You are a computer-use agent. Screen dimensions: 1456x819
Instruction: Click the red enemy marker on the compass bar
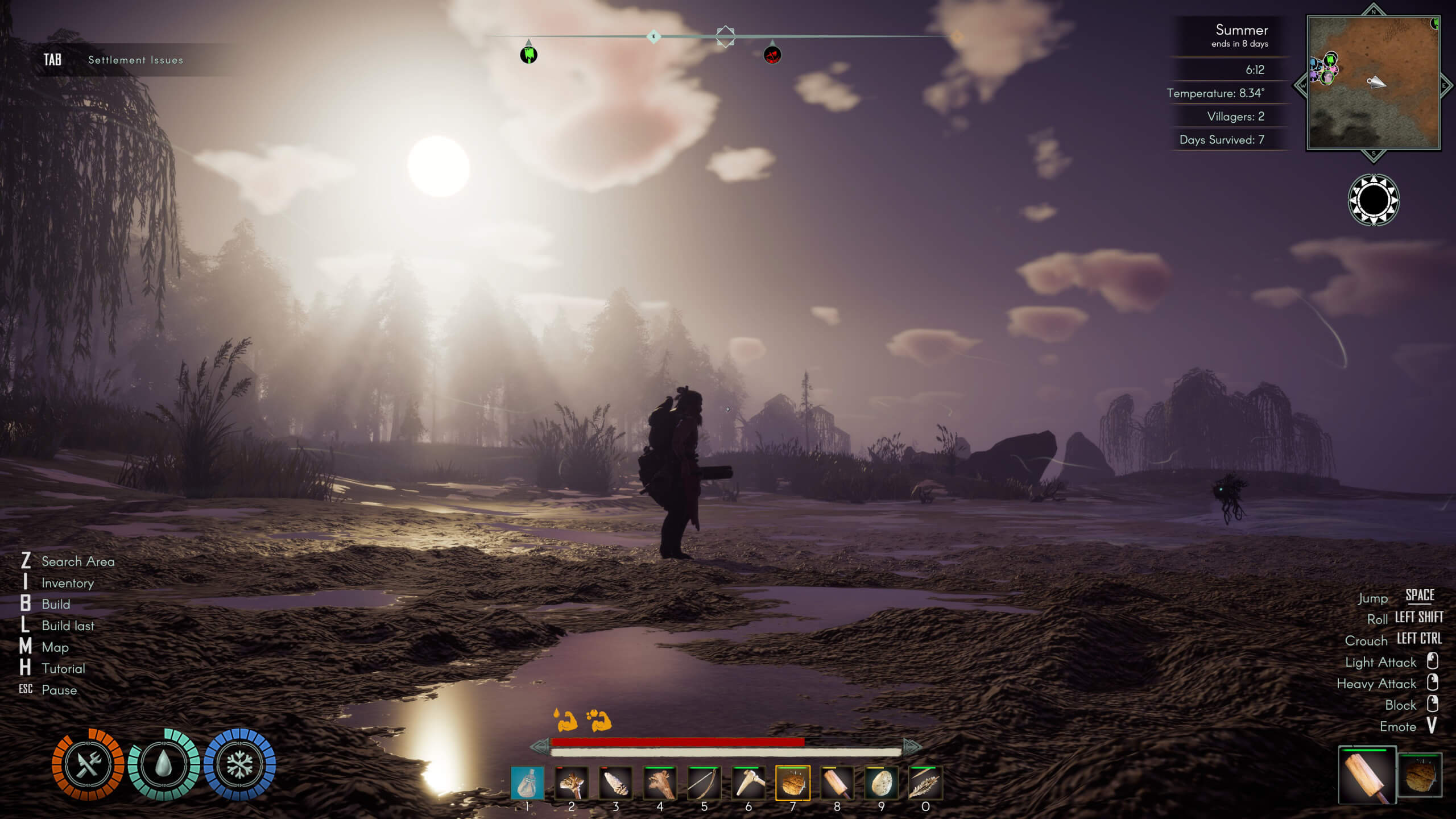(772, 56)
